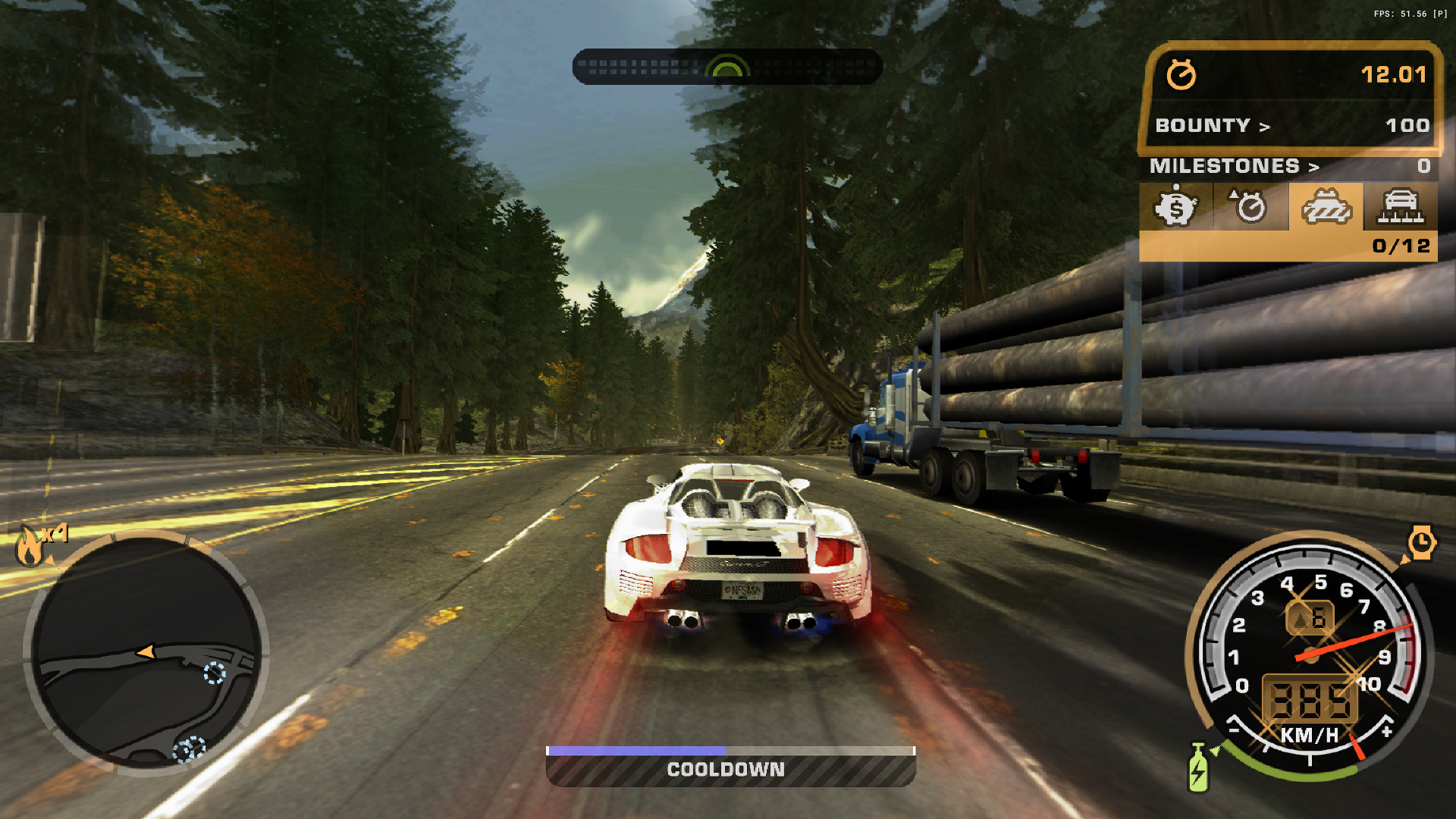This screenshot has width=1456, height=819.
Task: Click the nitrous bottle icon
Action: click(x=1198, y=769)
